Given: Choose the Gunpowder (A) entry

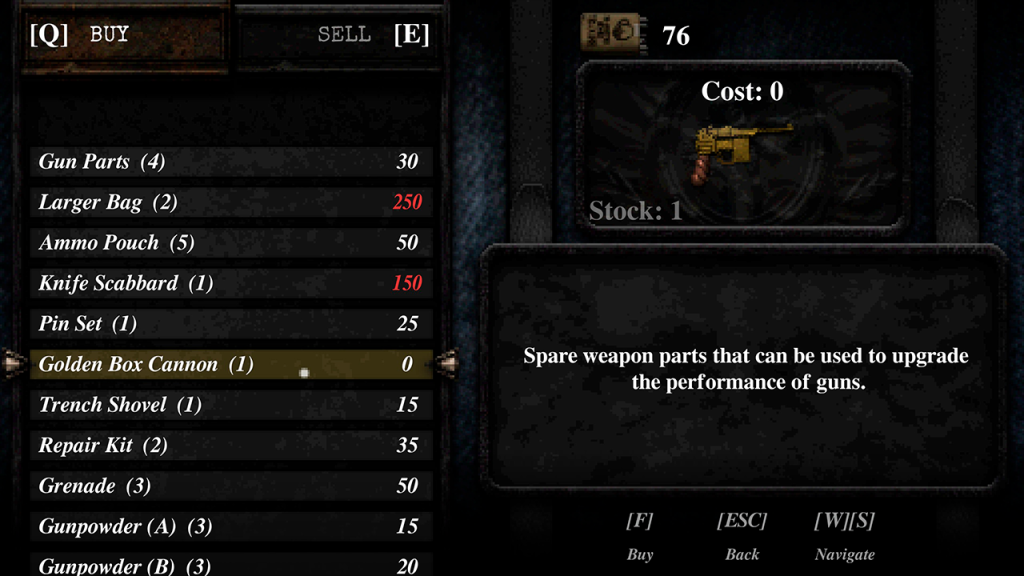Looking at the screenshot, I should [231, 526].
